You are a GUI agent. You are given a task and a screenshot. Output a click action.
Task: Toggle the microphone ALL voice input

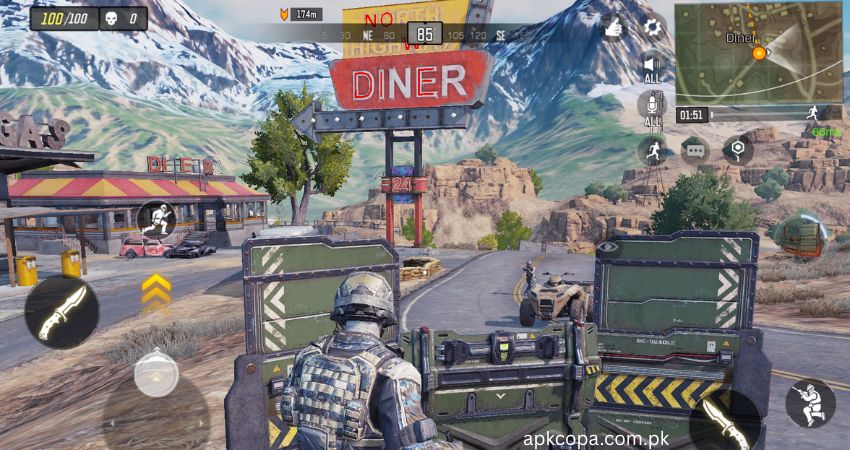pos(652,107)
